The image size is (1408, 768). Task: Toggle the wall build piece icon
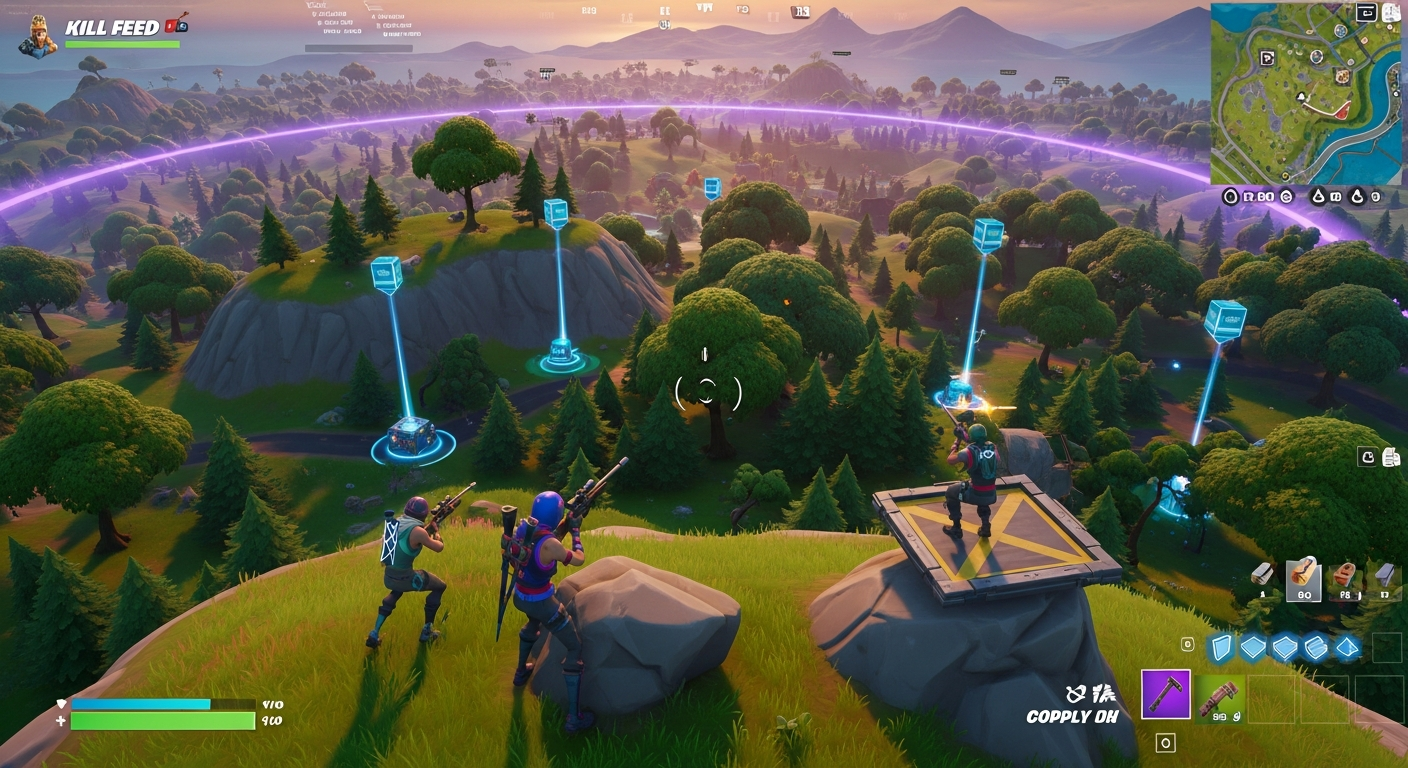point(1221,648)
